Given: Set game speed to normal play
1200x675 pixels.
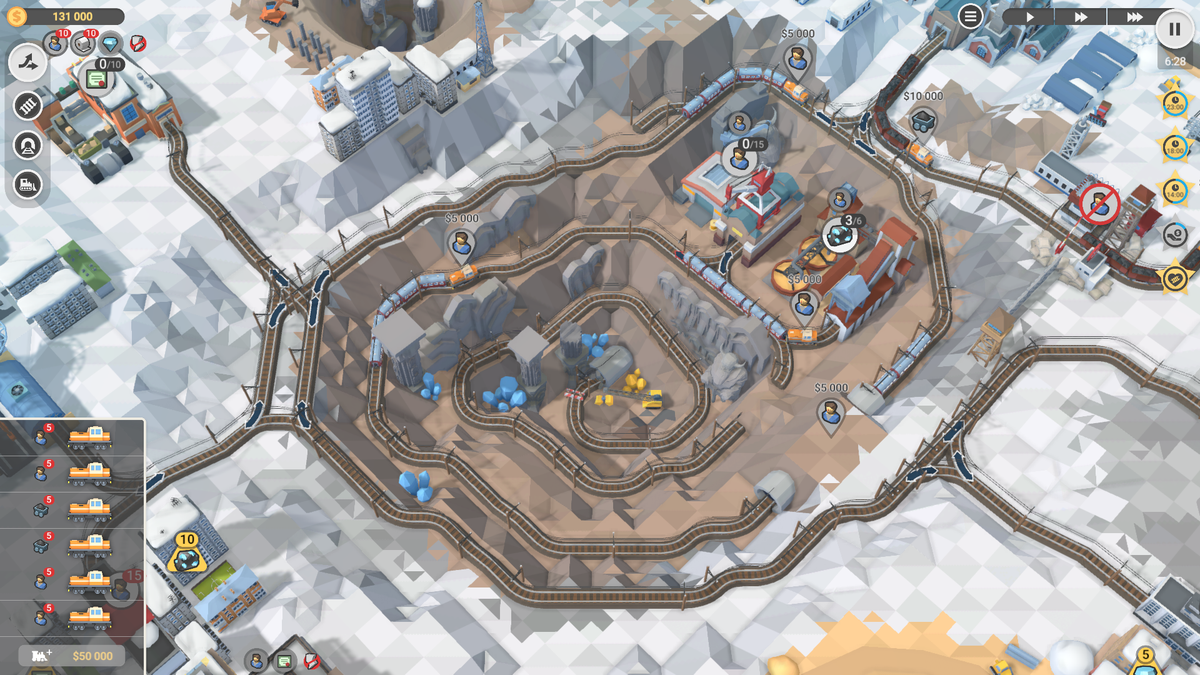Looking at the screenshot, I should coord(1029,17).
